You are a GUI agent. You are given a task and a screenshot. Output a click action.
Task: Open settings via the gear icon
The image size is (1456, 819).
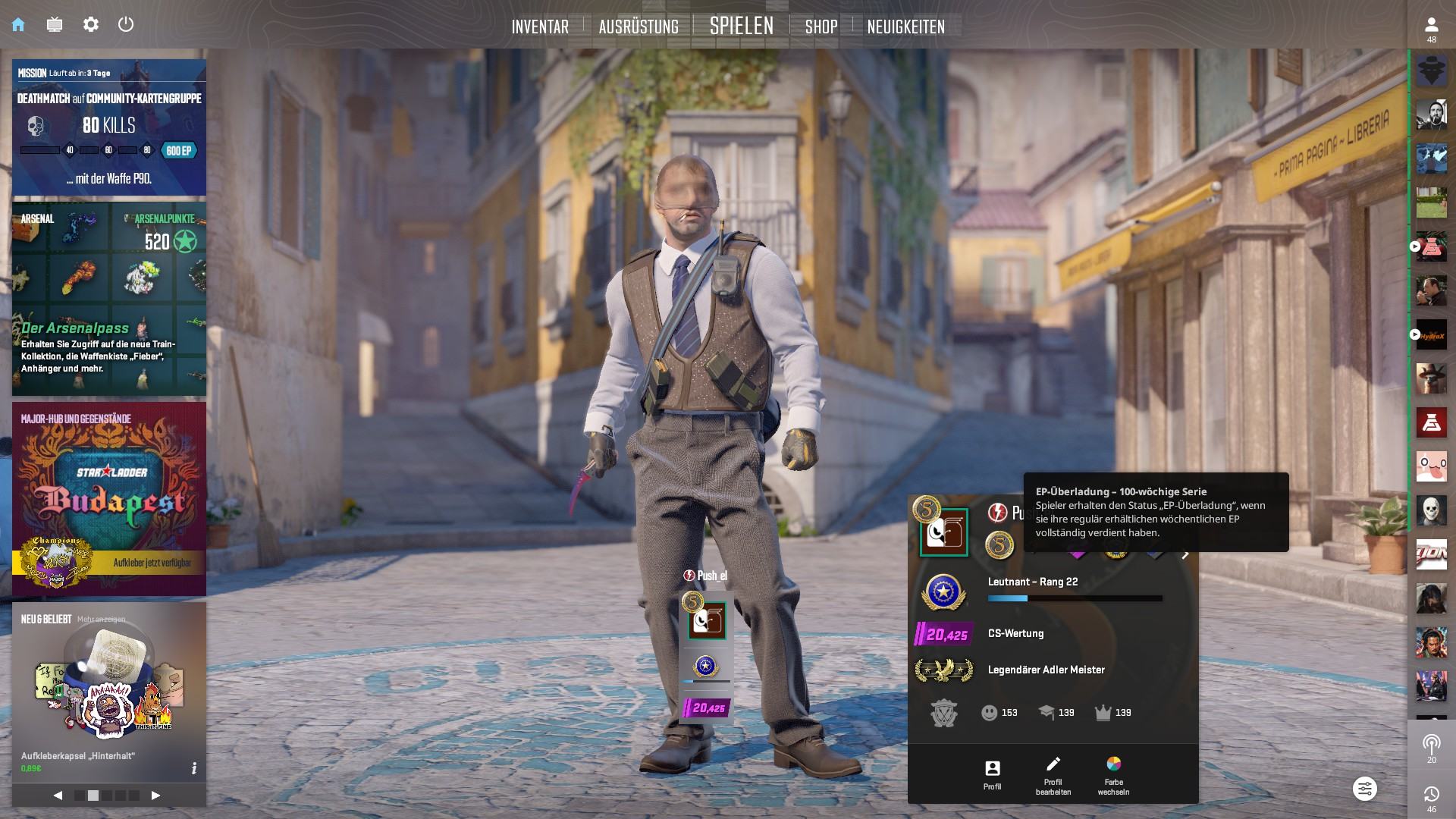coord(91,24)
